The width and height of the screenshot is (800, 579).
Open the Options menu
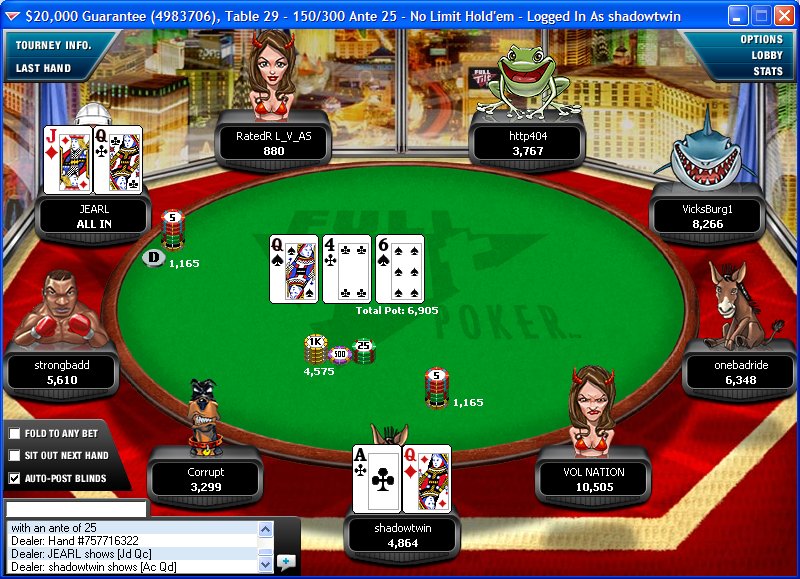coord(761,40)
